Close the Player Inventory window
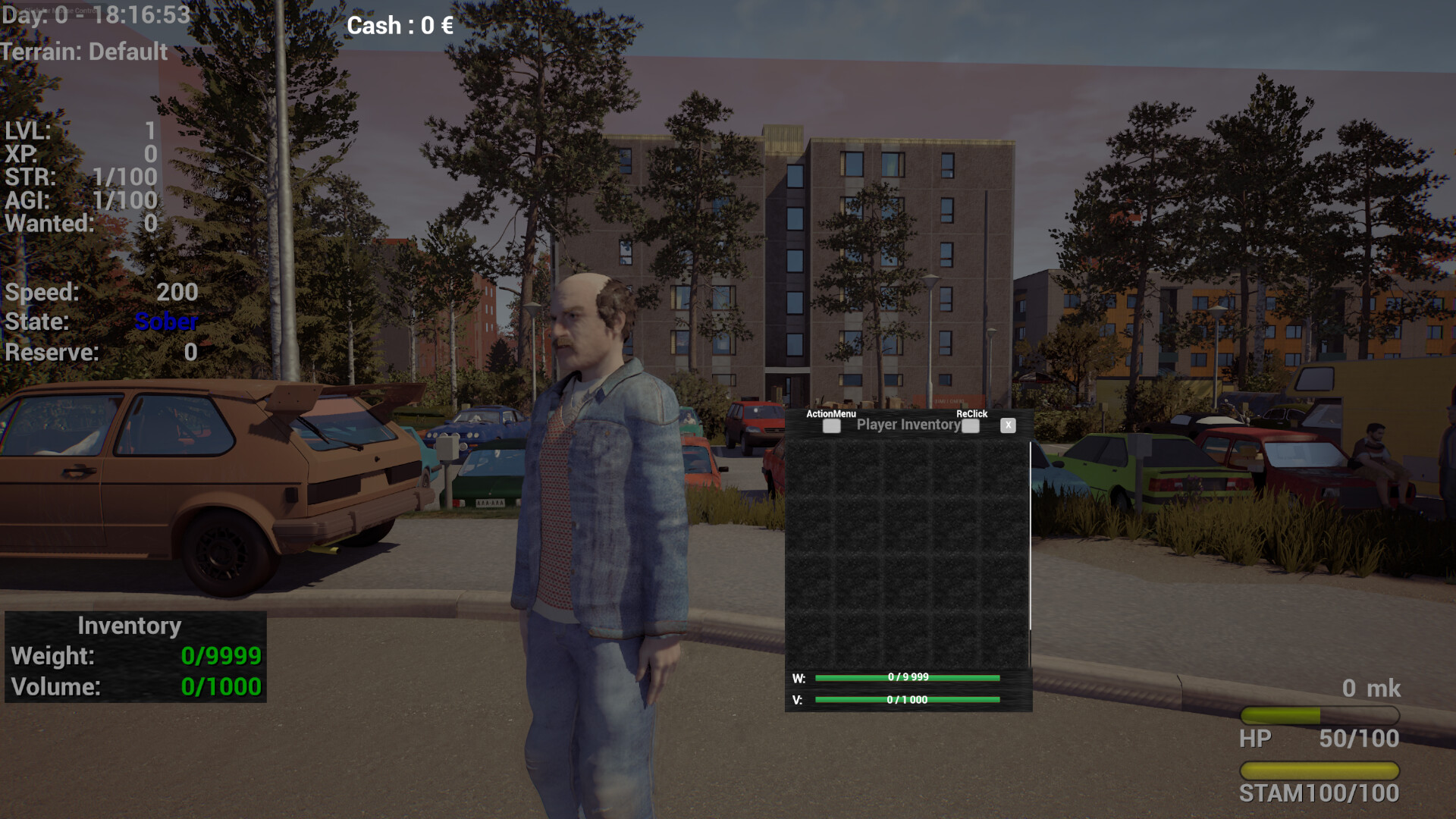The height and width of the screenshot is (819, 1456). 1009,425
